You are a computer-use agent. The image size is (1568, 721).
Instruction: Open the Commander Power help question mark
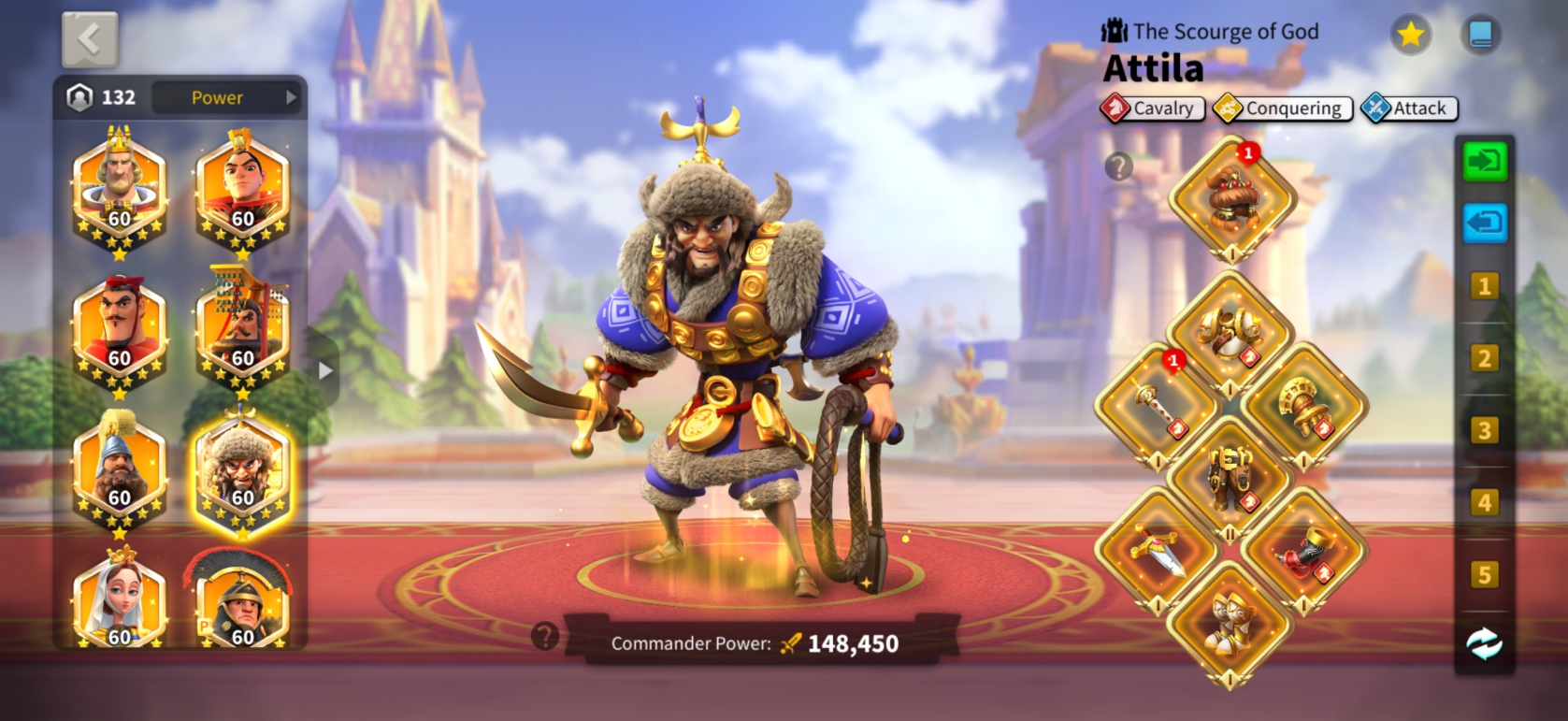544,637
